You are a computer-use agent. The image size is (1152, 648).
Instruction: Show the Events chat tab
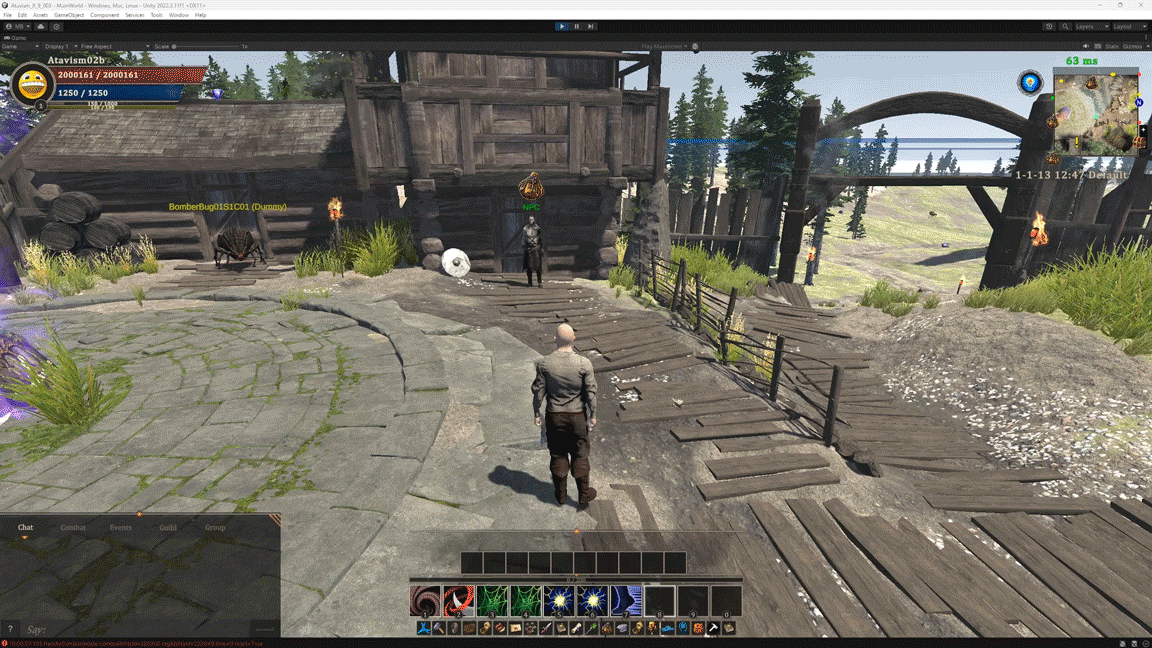click(120, 527)
